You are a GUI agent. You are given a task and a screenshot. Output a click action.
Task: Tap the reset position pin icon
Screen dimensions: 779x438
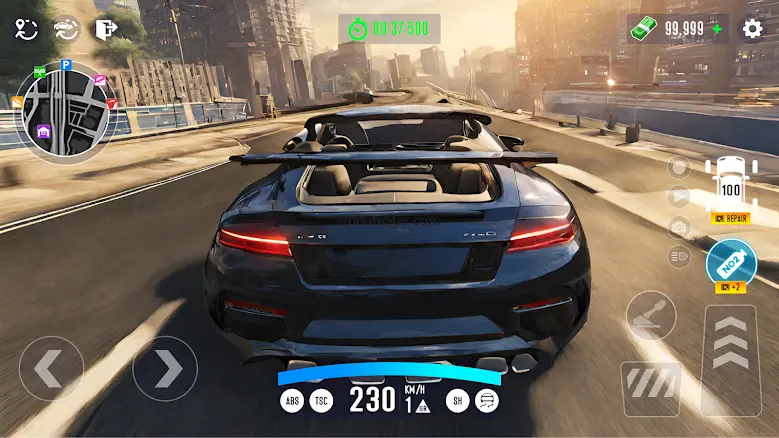(26, 29)
